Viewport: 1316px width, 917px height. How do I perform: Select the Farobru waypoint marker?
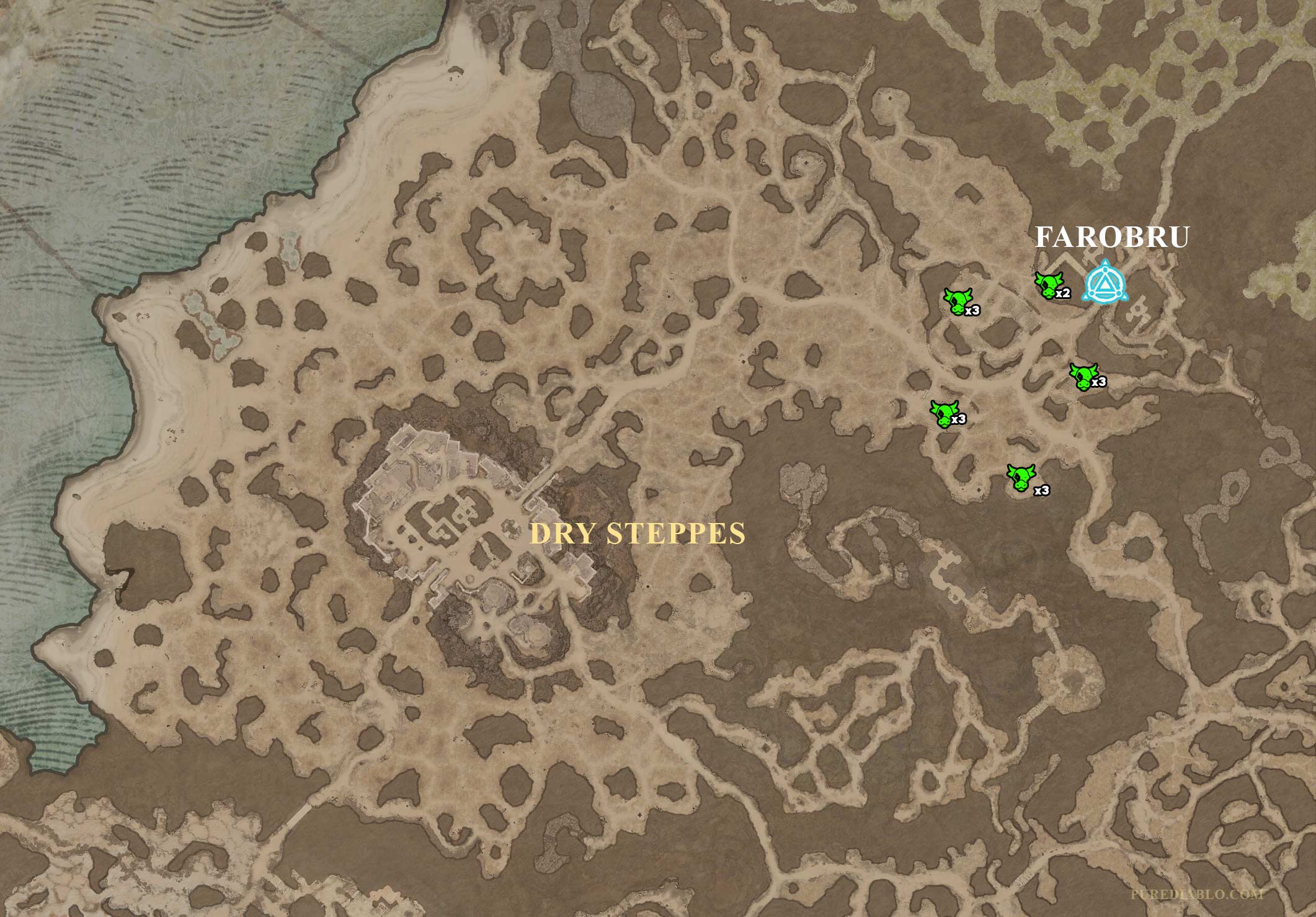pos(1105,283)
